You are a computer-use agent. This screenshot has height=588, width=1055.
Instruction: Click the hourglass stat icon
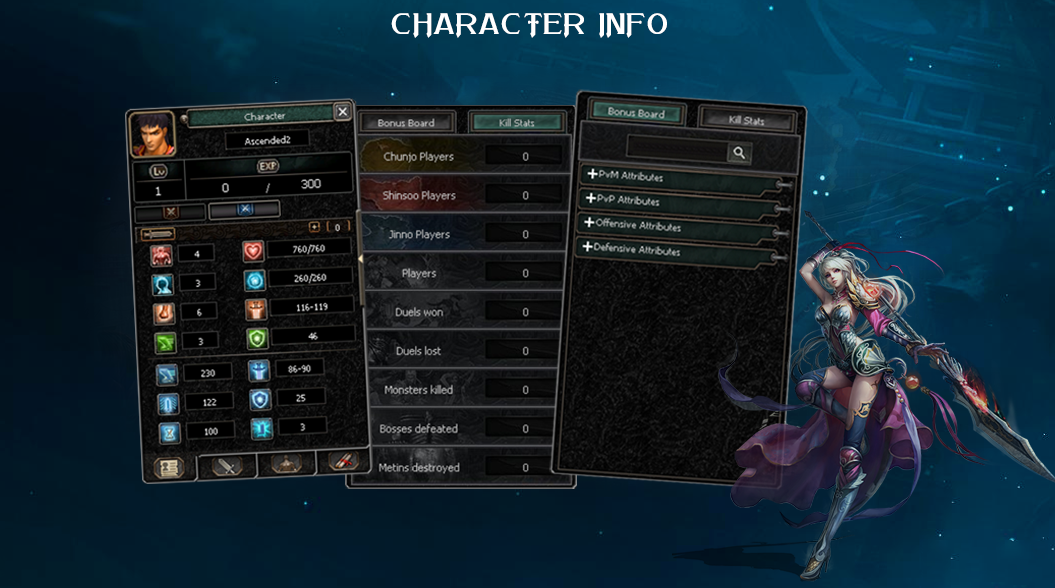pos(166,433)
